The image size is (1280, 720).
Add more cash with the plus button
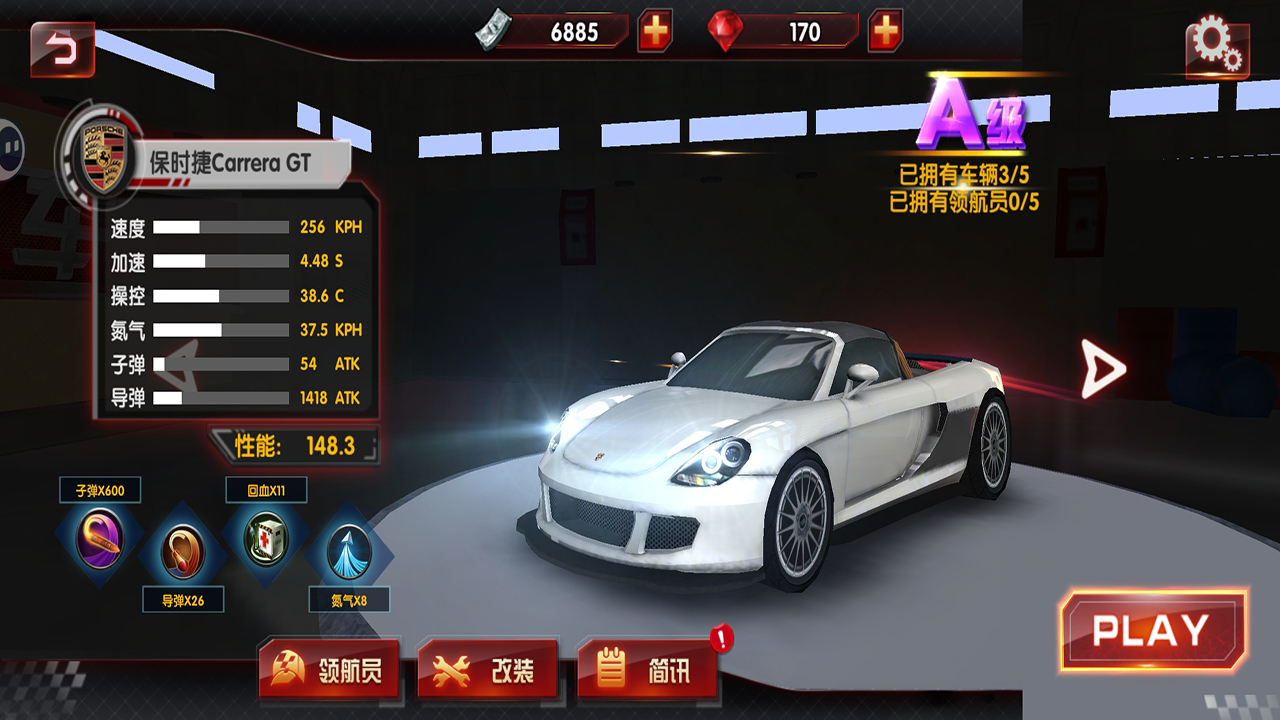(655, 32)
